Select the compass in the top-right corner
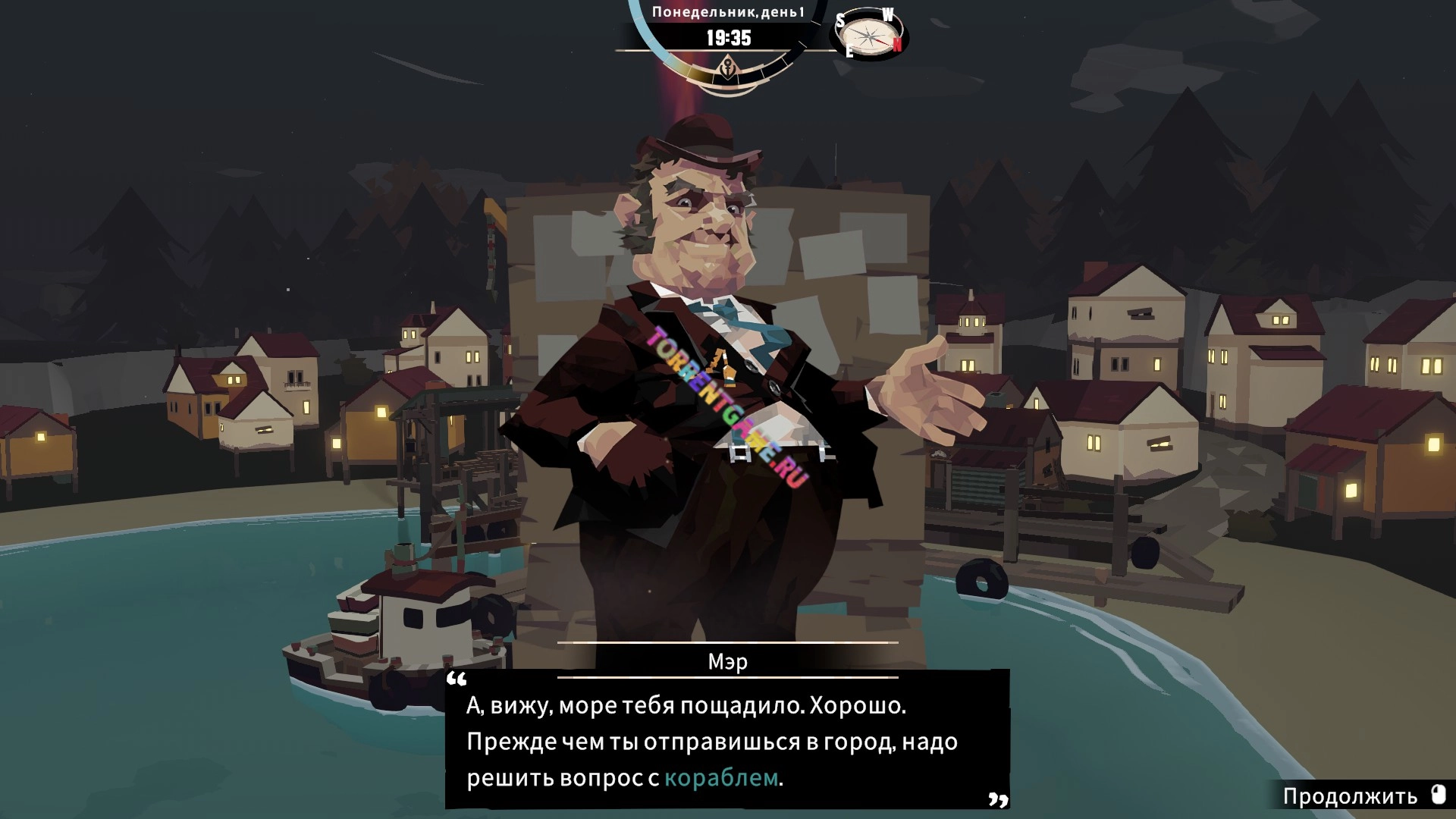Screen dimensions: 1456x819 [869, 34]
